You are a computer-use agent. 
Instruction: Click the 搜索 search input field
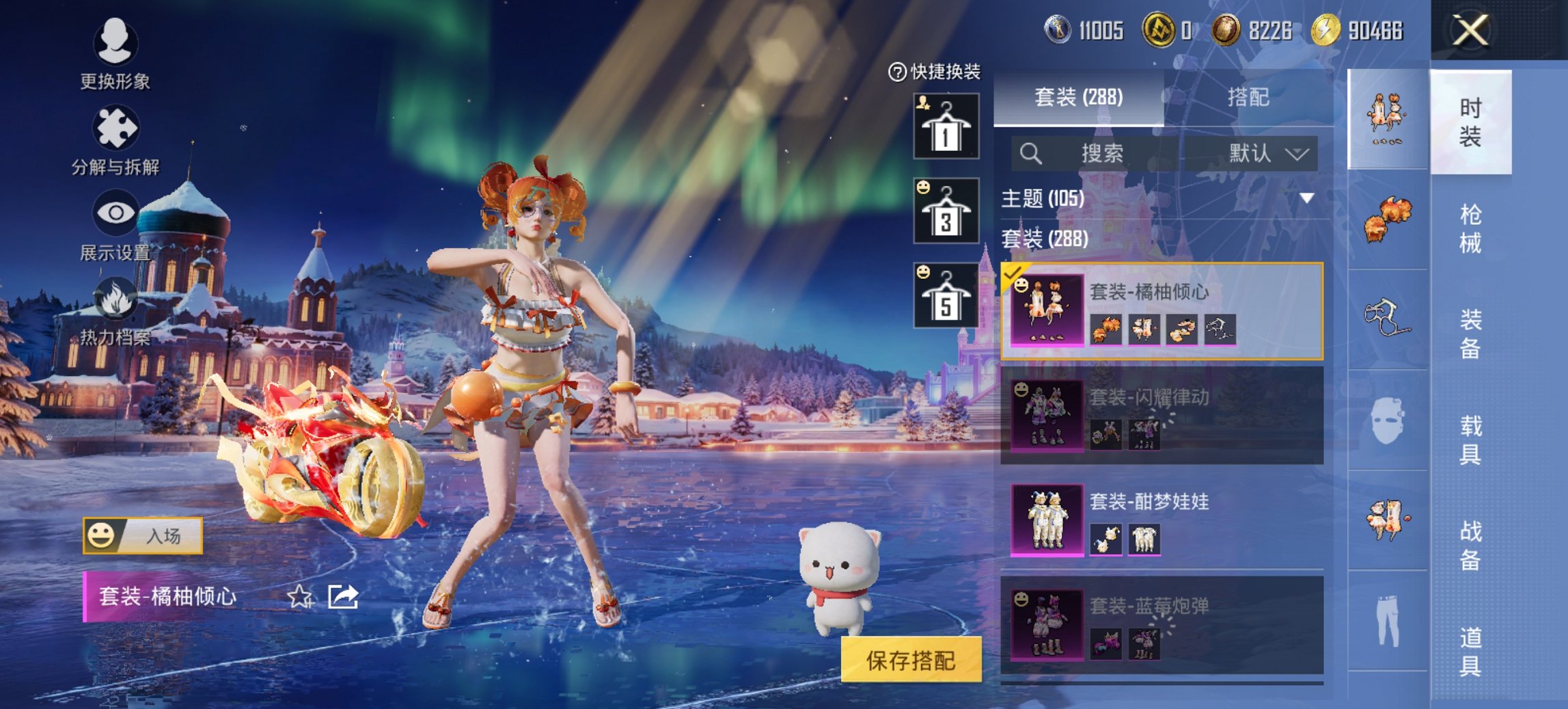point(1120,153)
